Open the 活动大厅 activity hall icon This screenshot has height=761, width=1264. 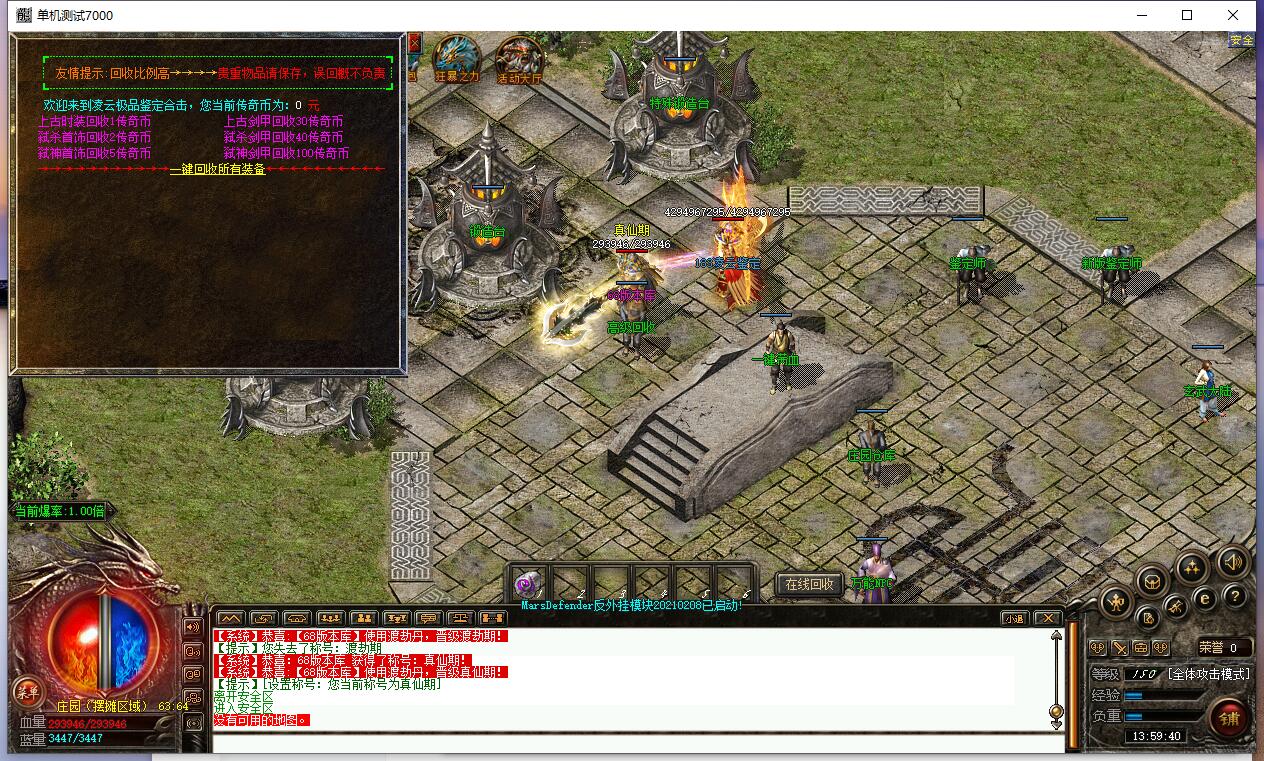(x=519, y=60)
